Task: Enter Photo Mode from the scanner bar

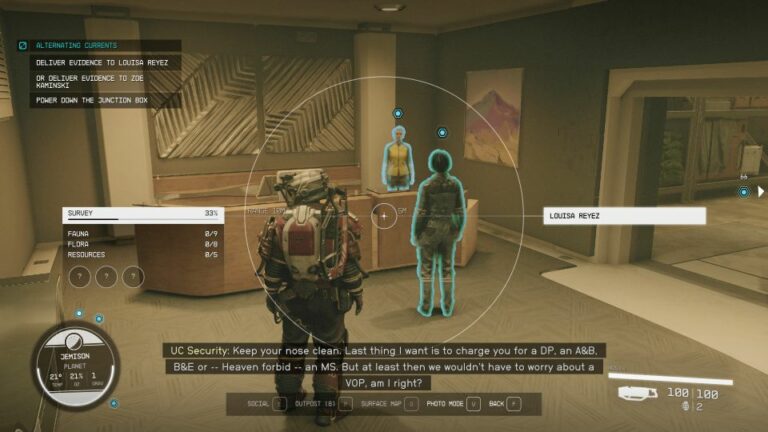Action: (x=452, y=404)
